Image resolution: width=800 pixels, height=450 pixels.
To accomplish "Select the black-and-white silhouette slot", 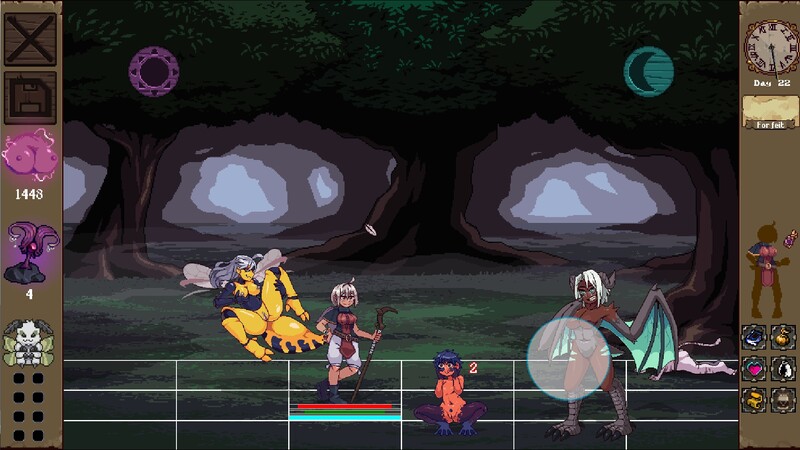I will point(784,368).
